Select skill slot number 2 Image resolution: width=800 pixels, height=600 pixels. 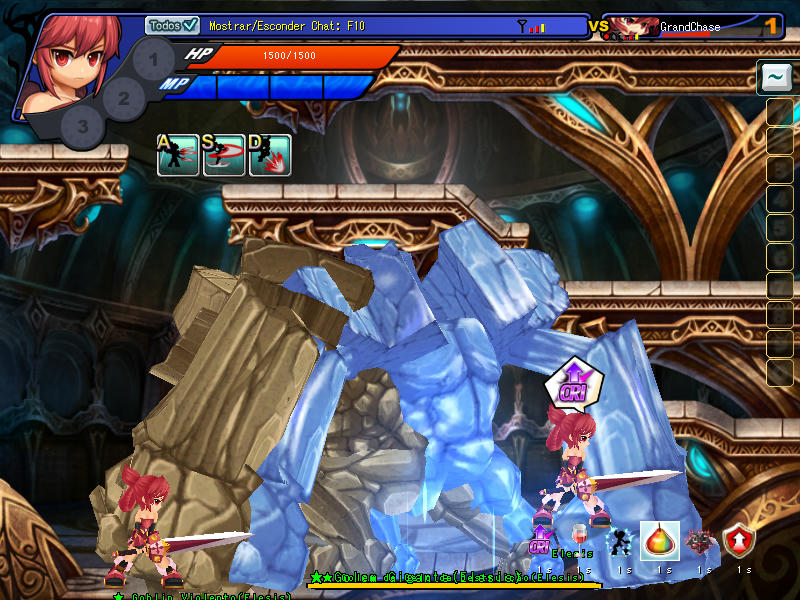click(124, 98)
